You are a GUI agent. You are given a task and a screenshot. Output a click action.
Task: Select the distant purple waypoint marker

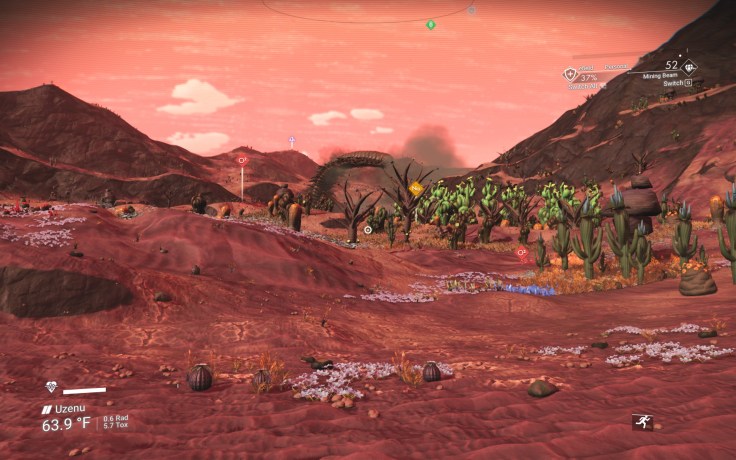292,140
